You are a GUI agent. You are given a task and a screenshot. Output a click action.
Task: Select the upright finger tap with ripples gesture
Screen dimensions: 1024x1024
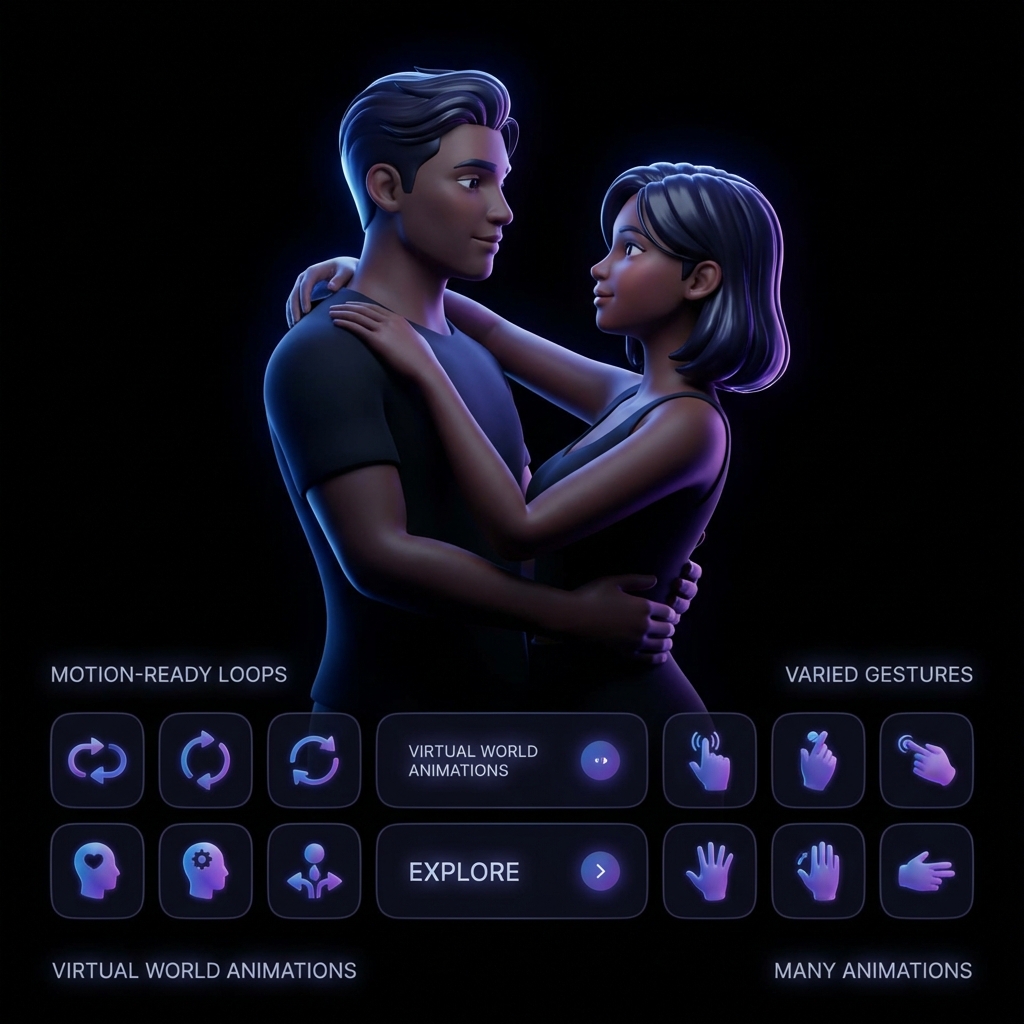coord(709,761)
